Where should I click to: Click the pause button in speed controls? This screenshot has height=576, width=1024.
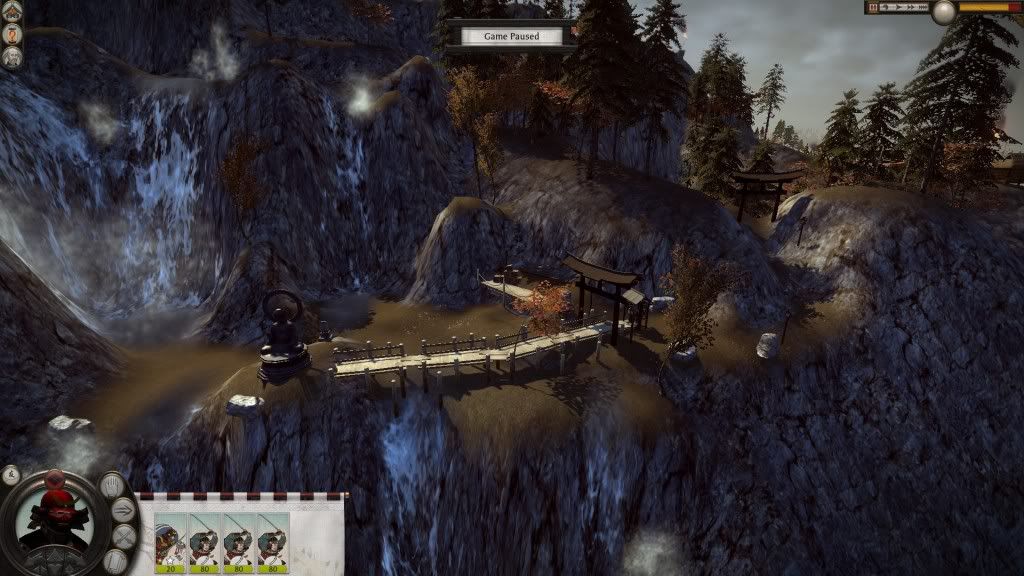click(x=874, y=7)
